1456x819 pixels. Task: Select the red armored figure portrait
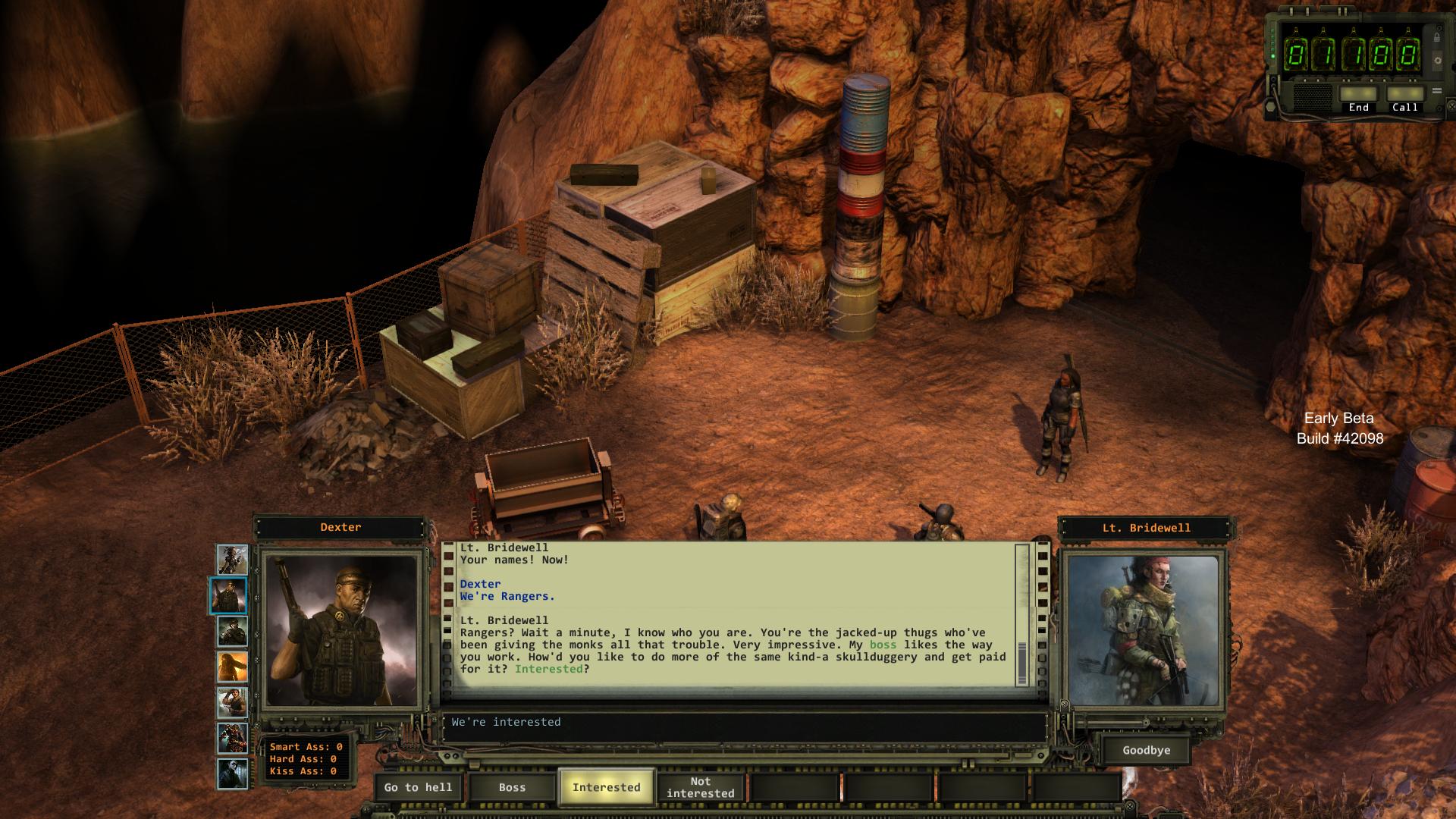pos(231,738)
